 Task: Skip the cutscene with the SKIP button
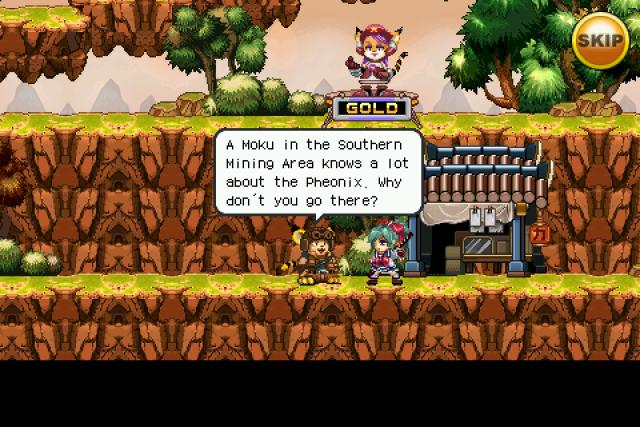[x=600, y=39]
